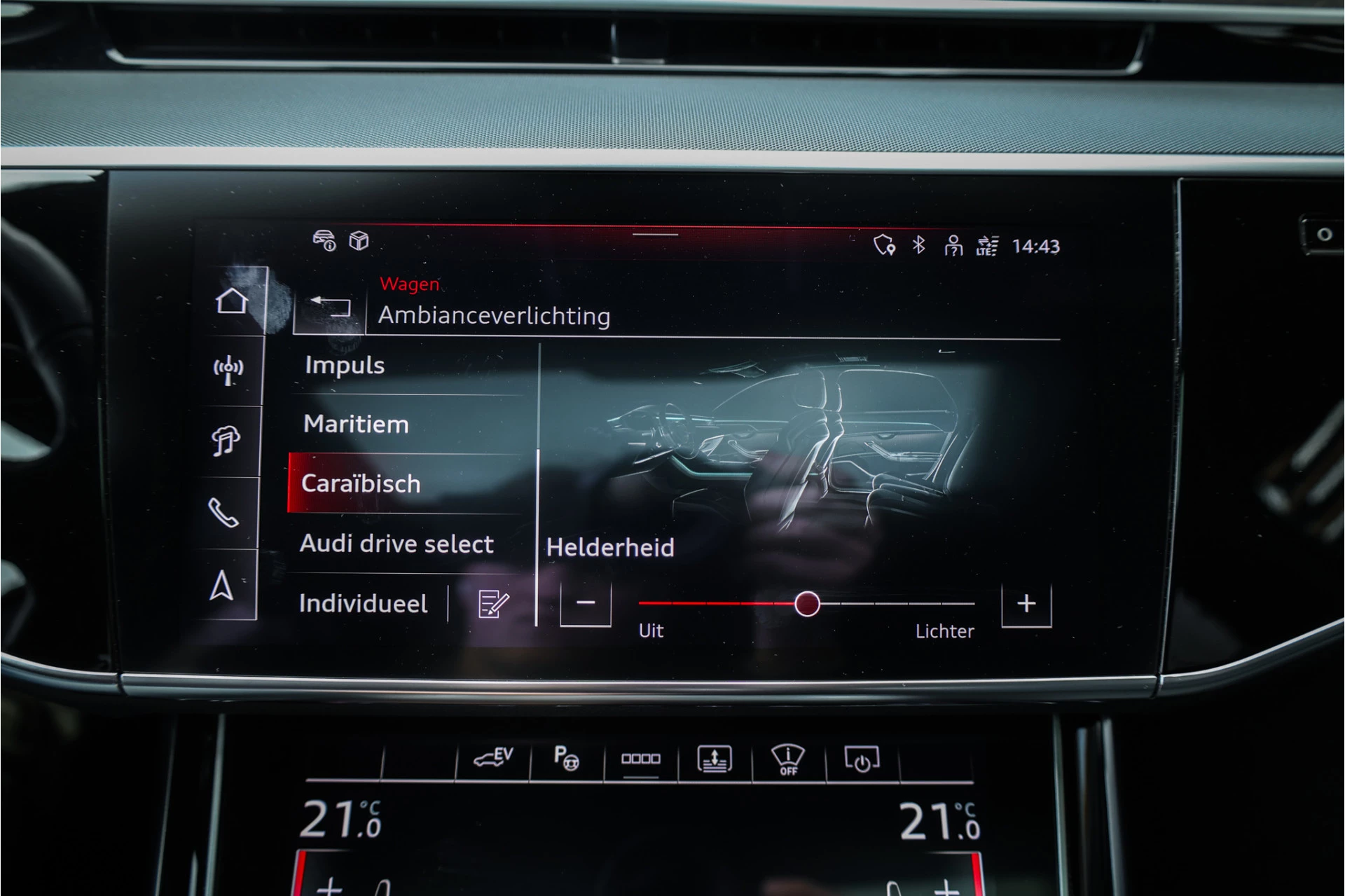
Task: Switch to the Wagen menu
Action: tap(410, 284)
